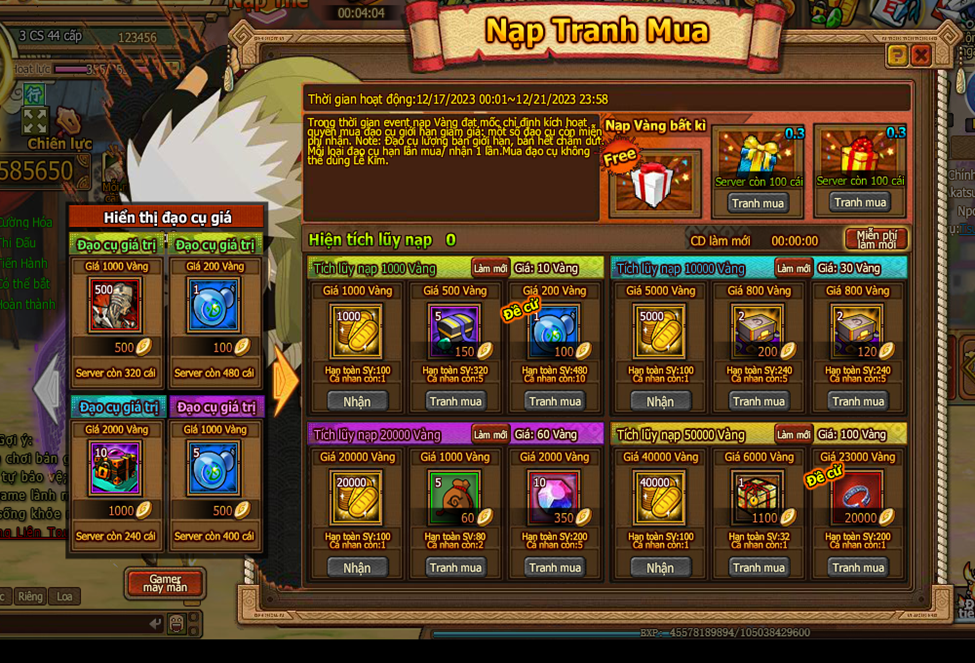Buy the Giá 6000 Vàng gift box item
Viewport: 975px width, 663px height.
click(x=759, y=568)
